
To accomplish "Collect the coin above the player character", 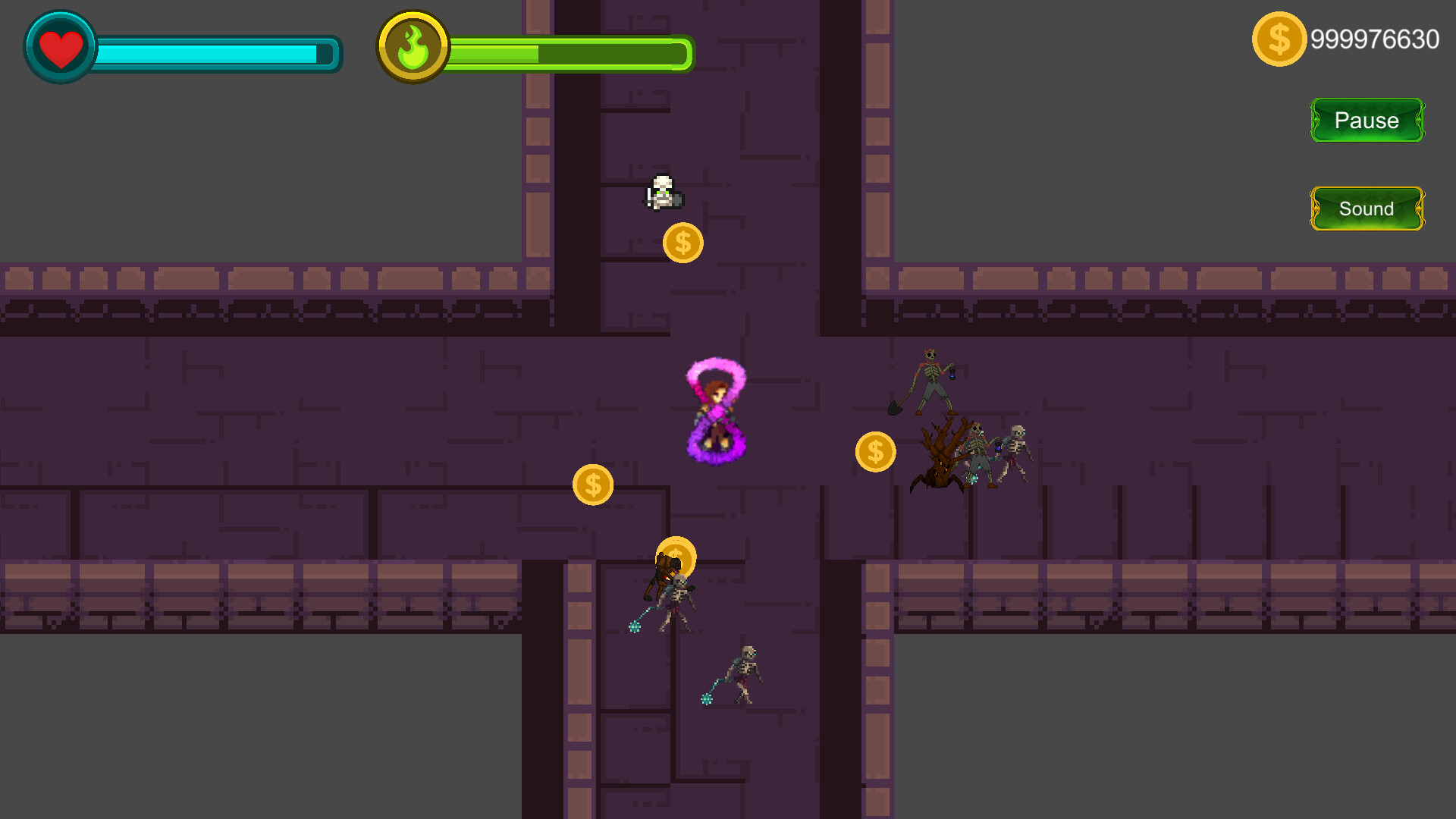I will (682, 243).
